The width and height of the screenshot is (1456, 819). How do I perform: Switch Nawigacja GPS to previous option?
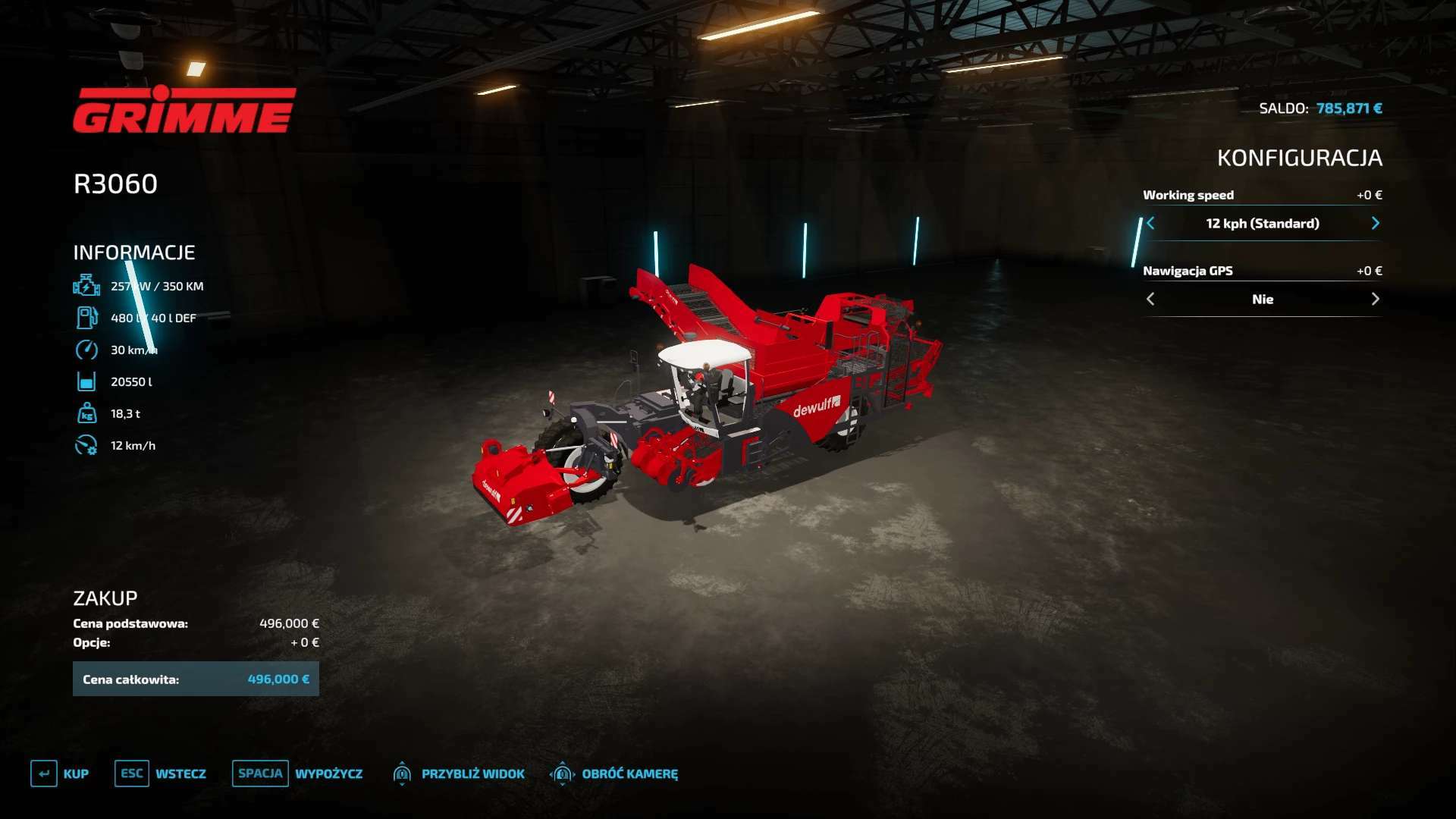tap(1151, 299)
